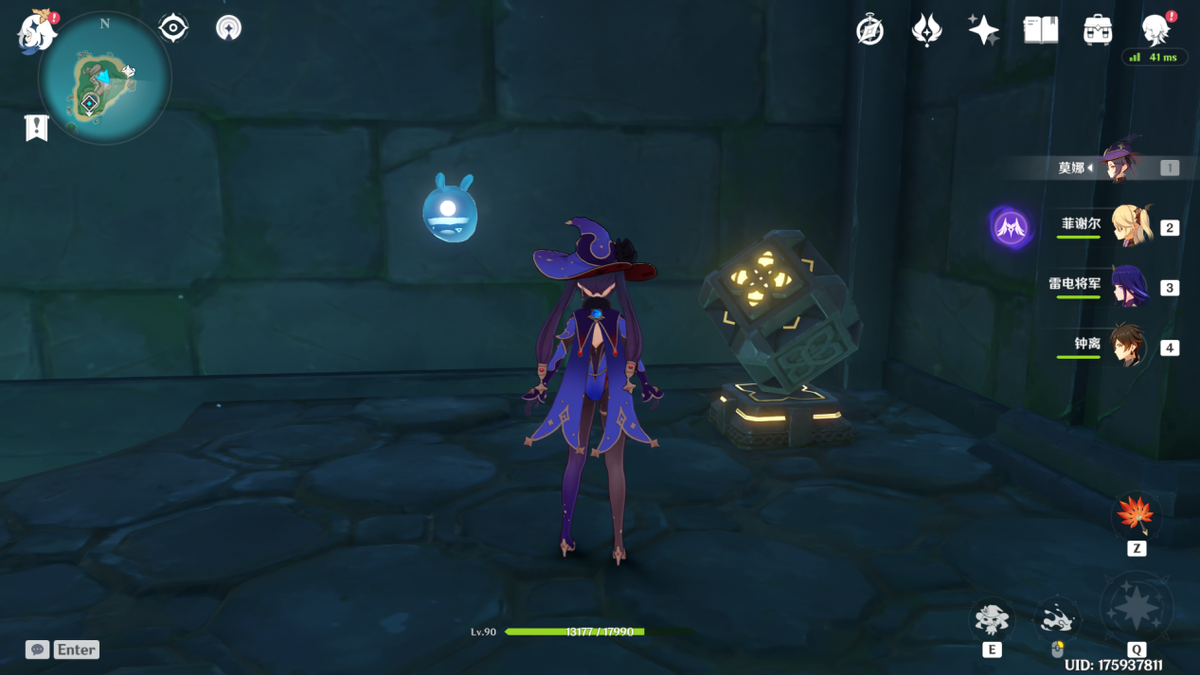Switch to party member 钟离
This screenshot has width=1200, height=675.
pos(1130,346)
